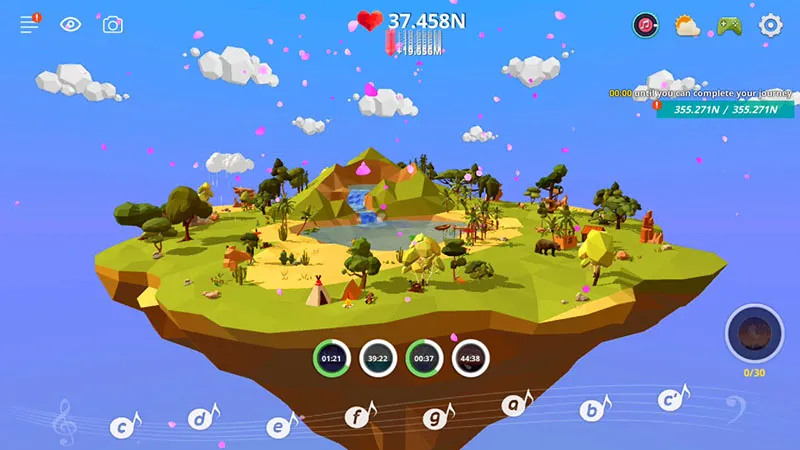Viewport: 800px width, 450px height.
Task: Play the low c music note
Action: (x=122, y=428)
